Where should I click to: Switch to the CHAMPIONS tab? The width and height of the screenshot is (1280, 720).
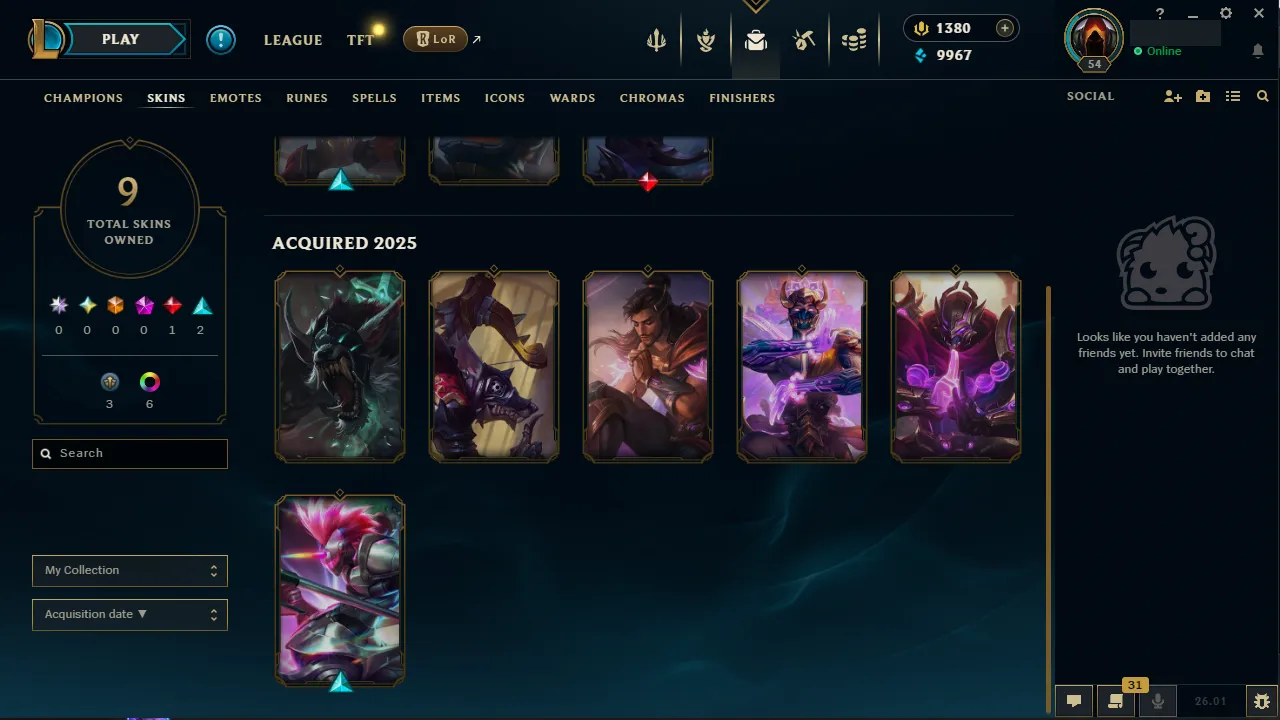(83, 98)
